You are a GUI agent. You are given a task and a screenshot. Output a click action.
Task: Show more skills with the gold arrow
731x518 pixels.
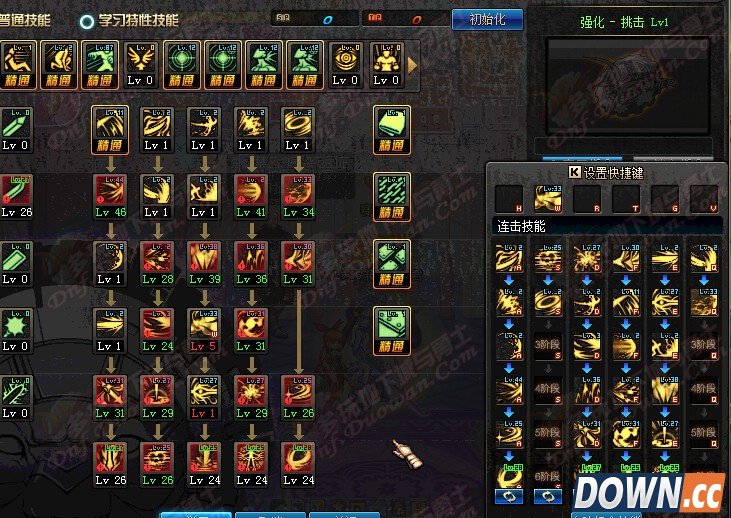click(412, 64)
